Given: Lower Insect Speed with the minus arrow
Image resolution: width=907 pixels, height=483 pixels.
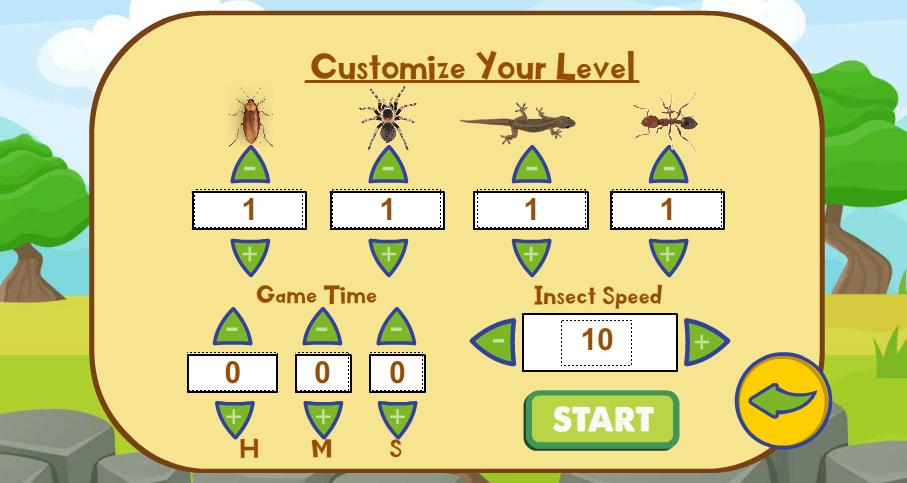Looking at the screenshot, I should coord(495,343).
